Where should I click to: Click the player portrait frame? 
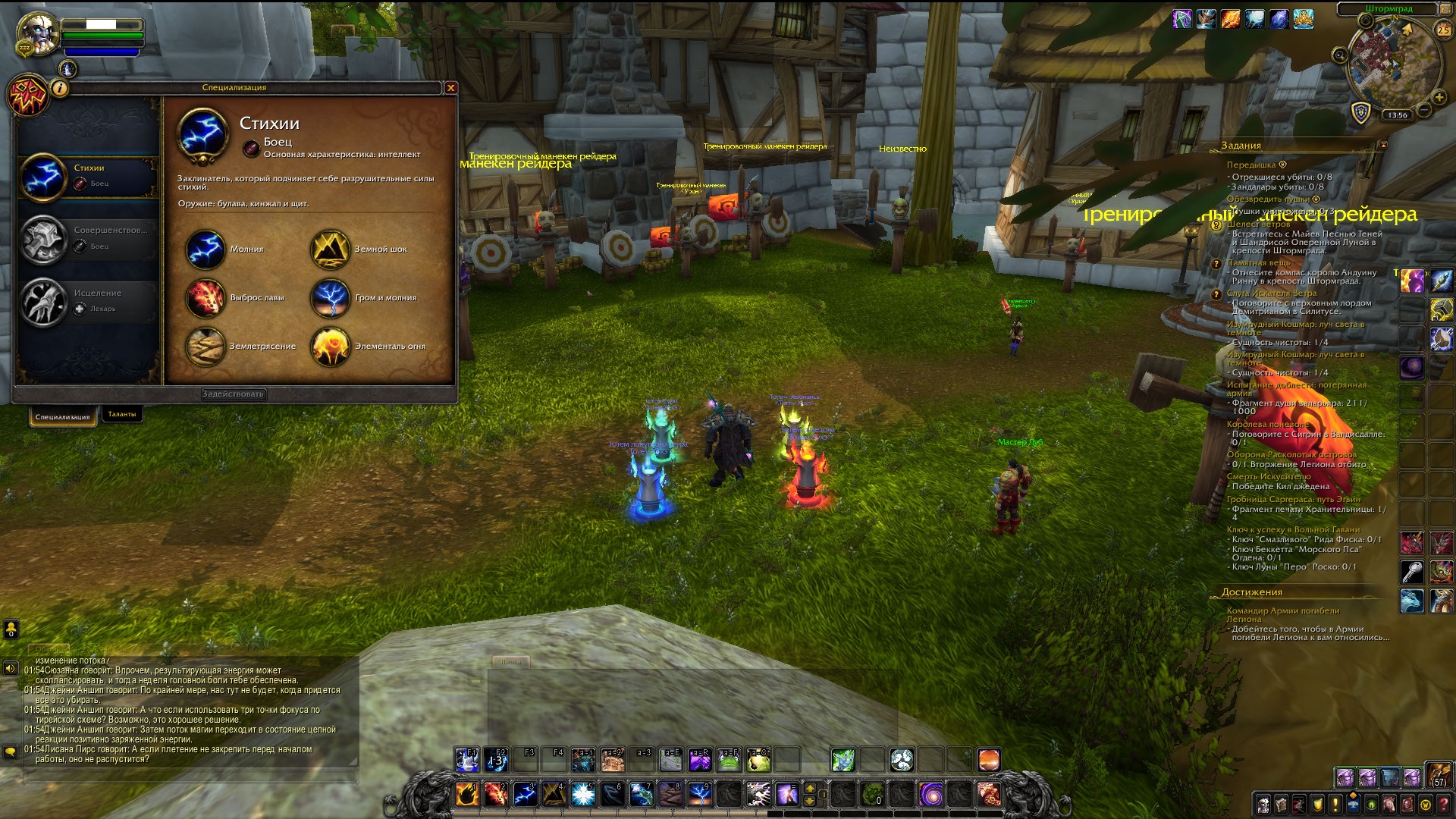(36, 34)
